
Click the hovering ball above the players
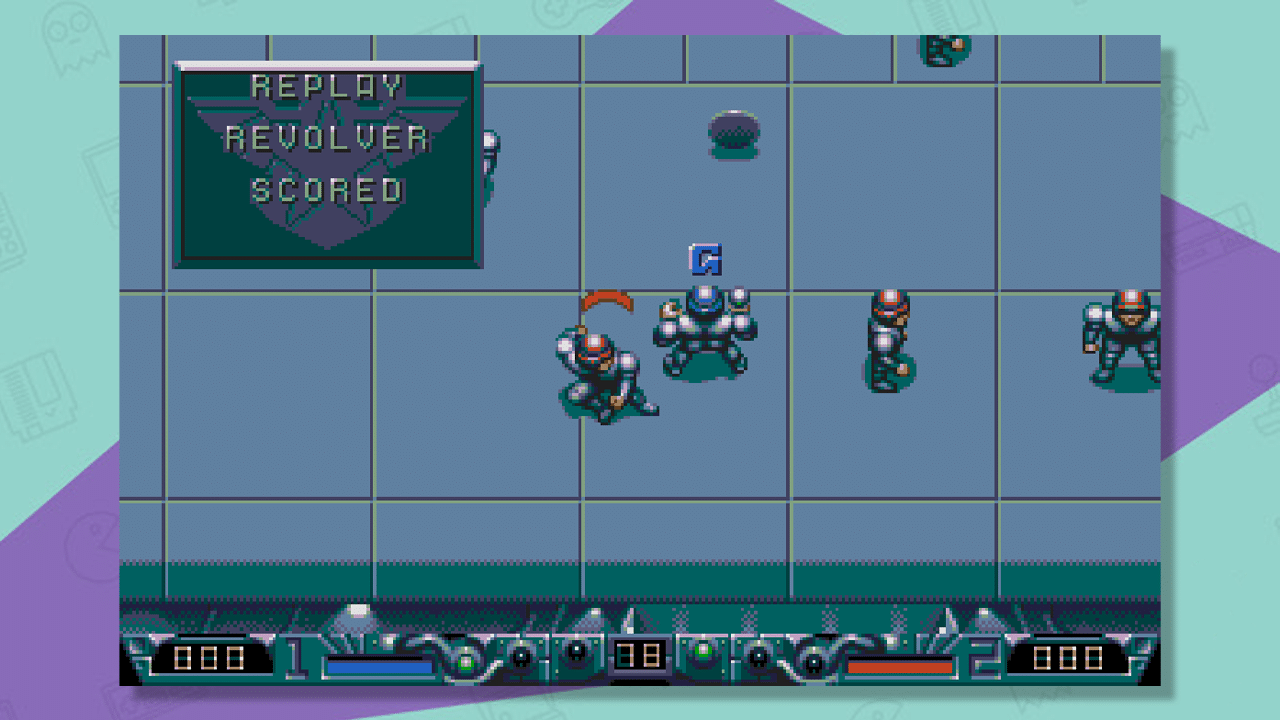tap(734, 135)
